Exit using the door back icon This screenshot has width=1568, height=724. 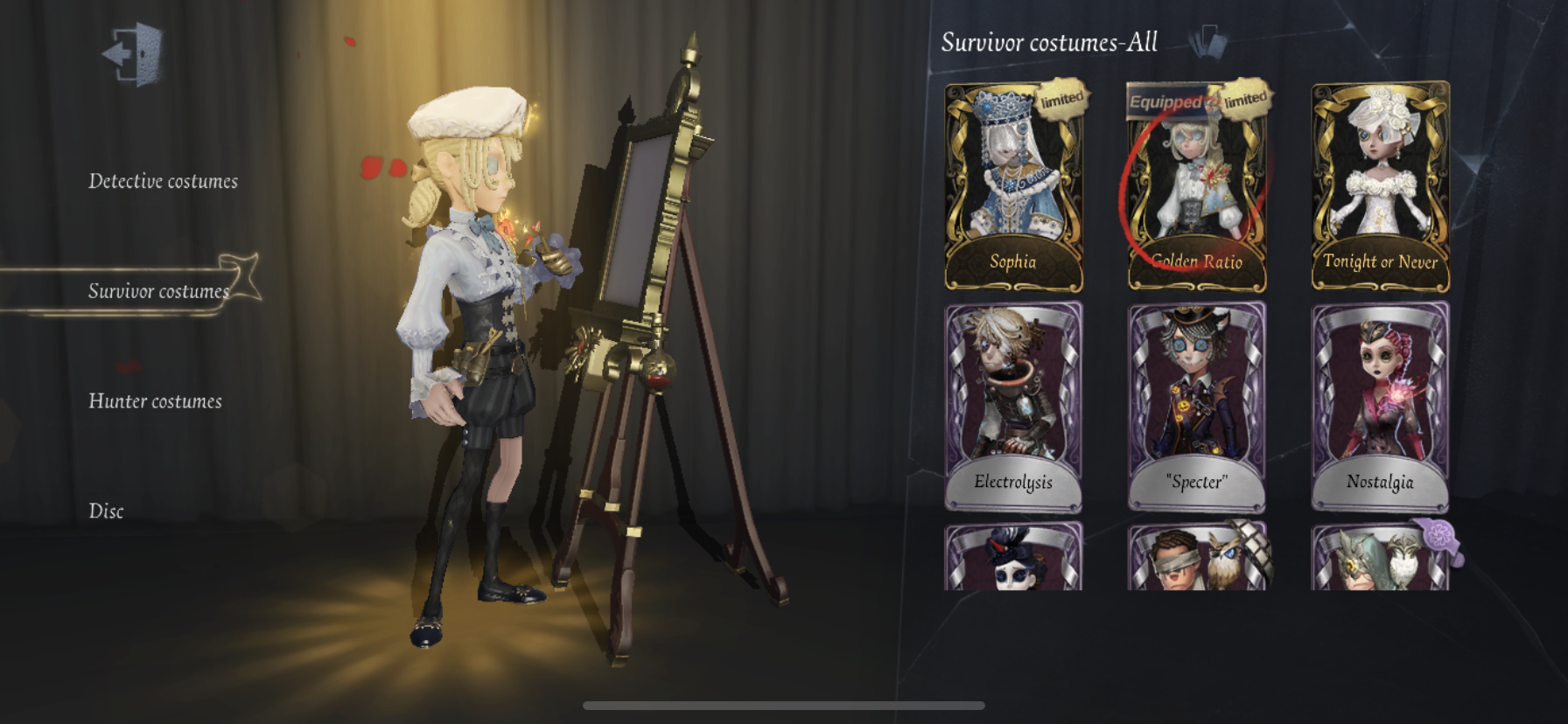coord(134,54)
